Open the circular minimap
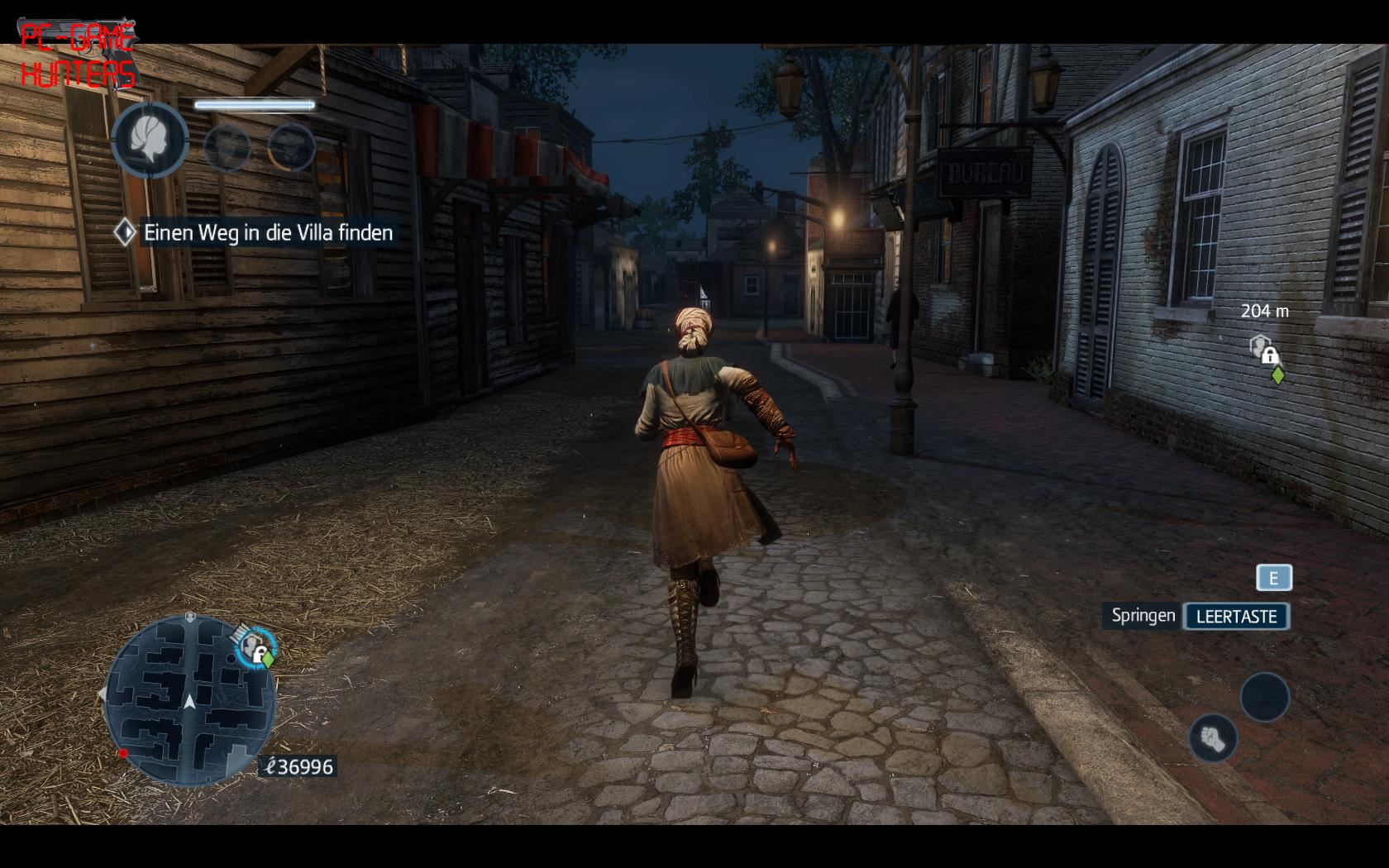 click(x=189, y=700)
